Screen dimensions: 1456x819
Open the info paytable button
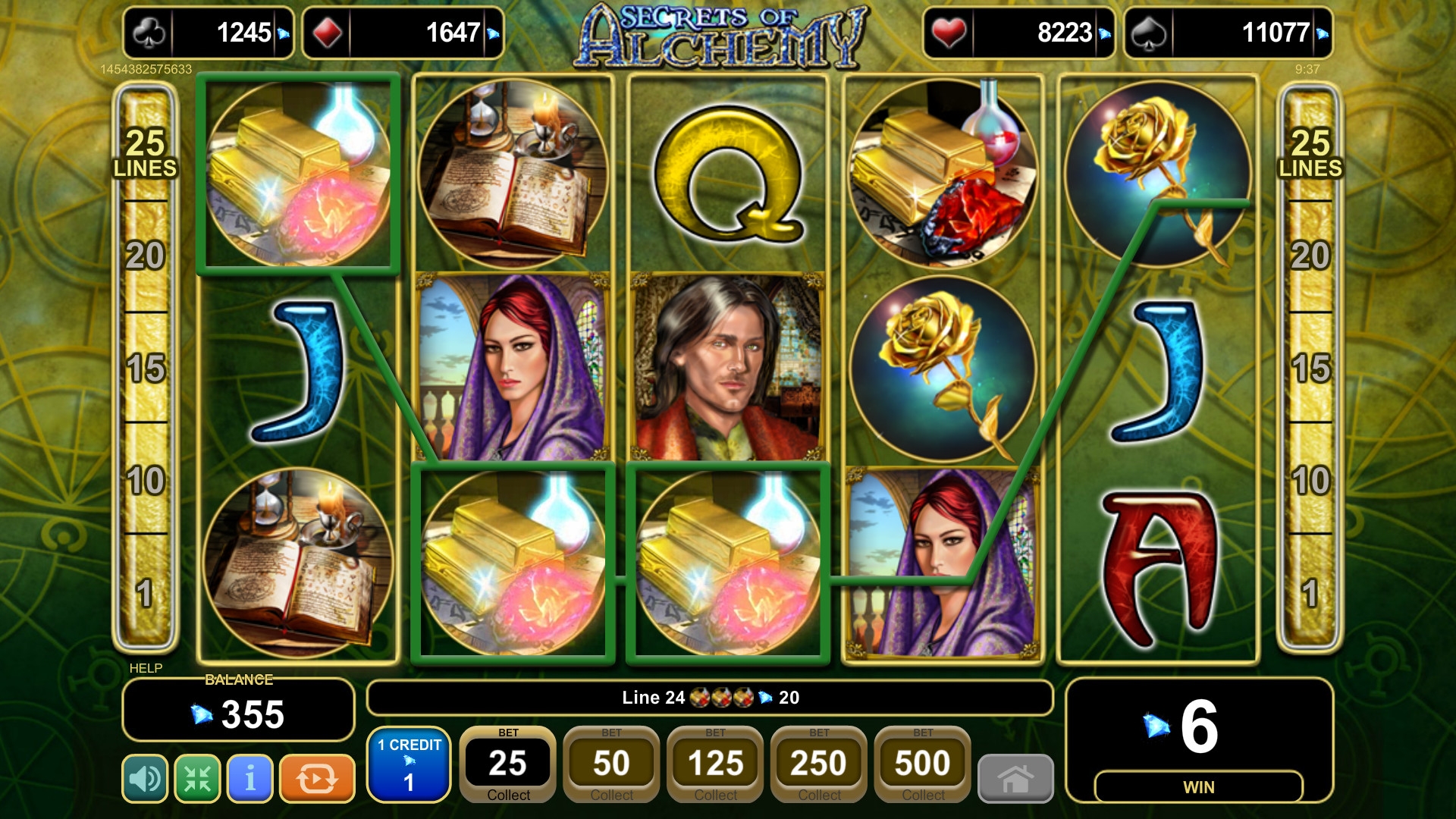(x=249, y=778)
